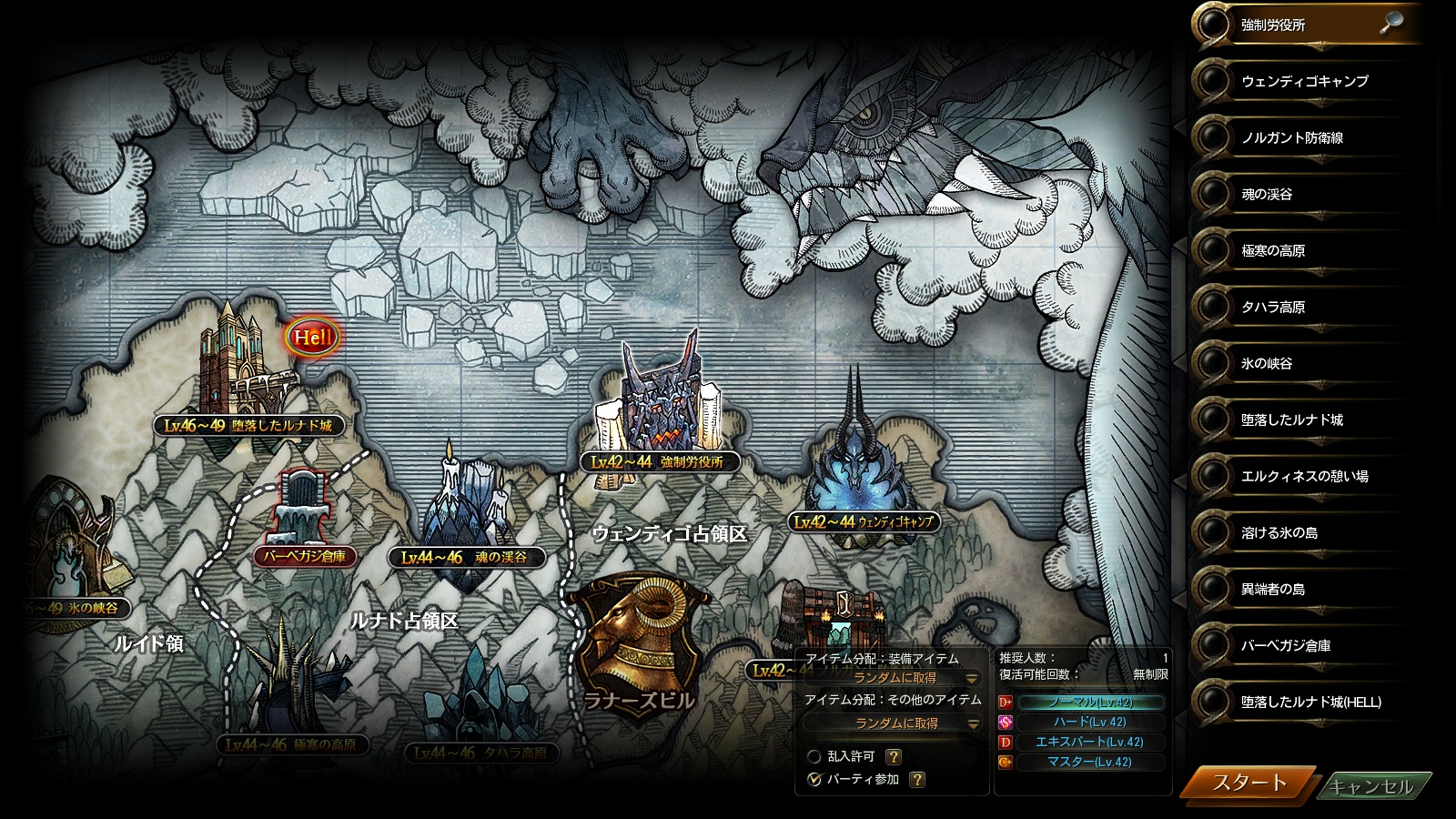This screenshot has height=819, width=1456.
Task: Choose ノルガント防衛線 from the list
Action: point(1292,138)
